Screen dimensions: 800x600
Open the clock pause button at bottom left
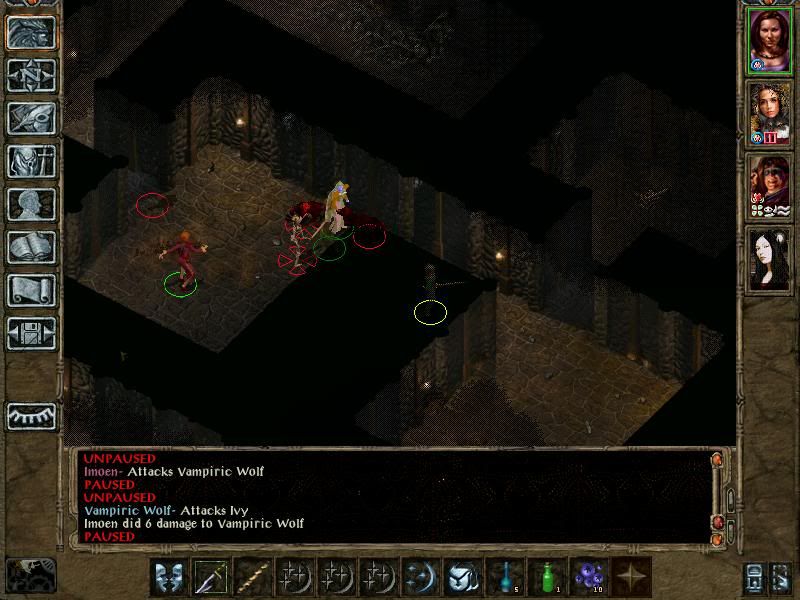[x=30, y=575]
